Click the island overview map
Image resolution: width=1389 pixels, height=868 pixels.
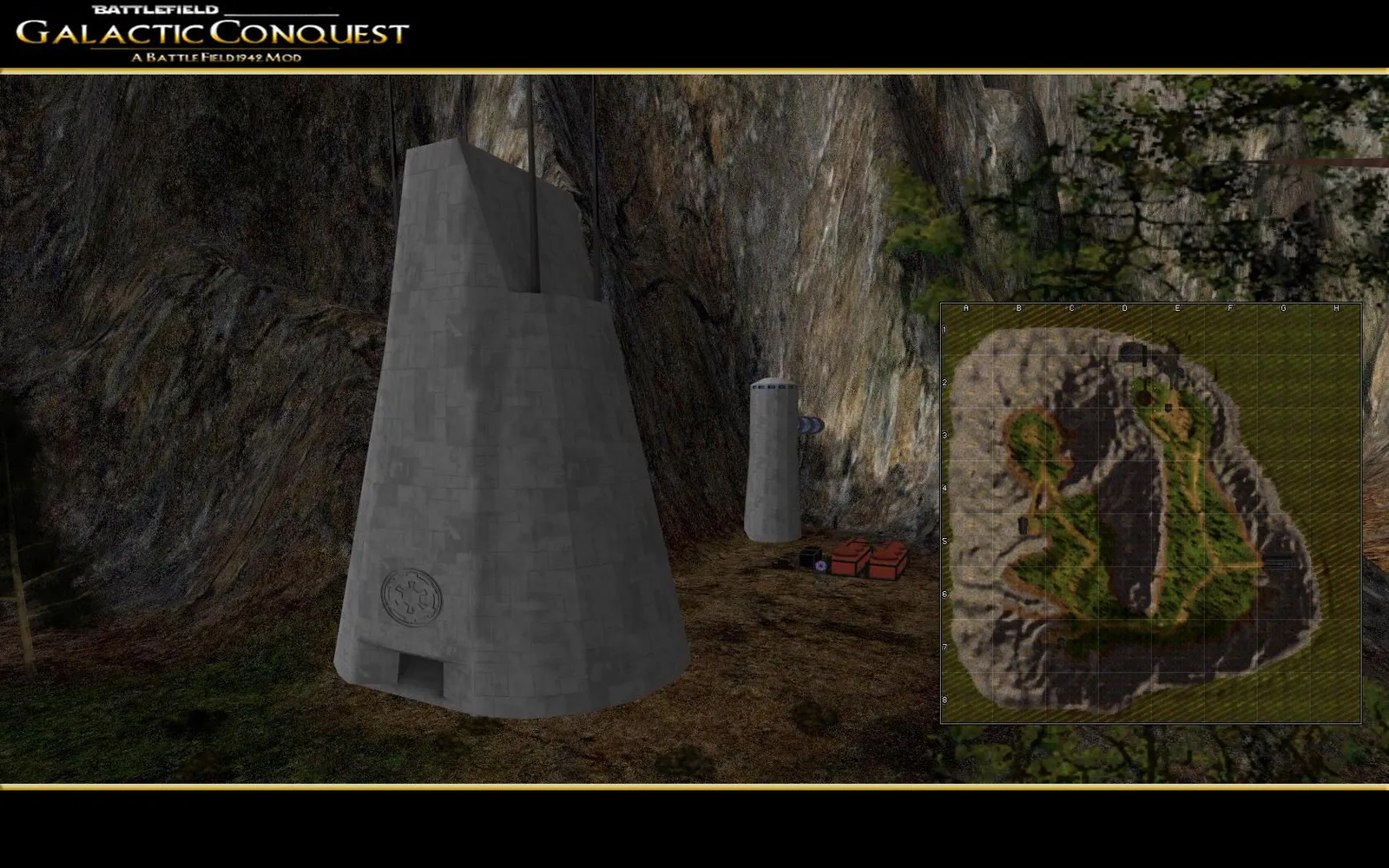pos(1150,513)
